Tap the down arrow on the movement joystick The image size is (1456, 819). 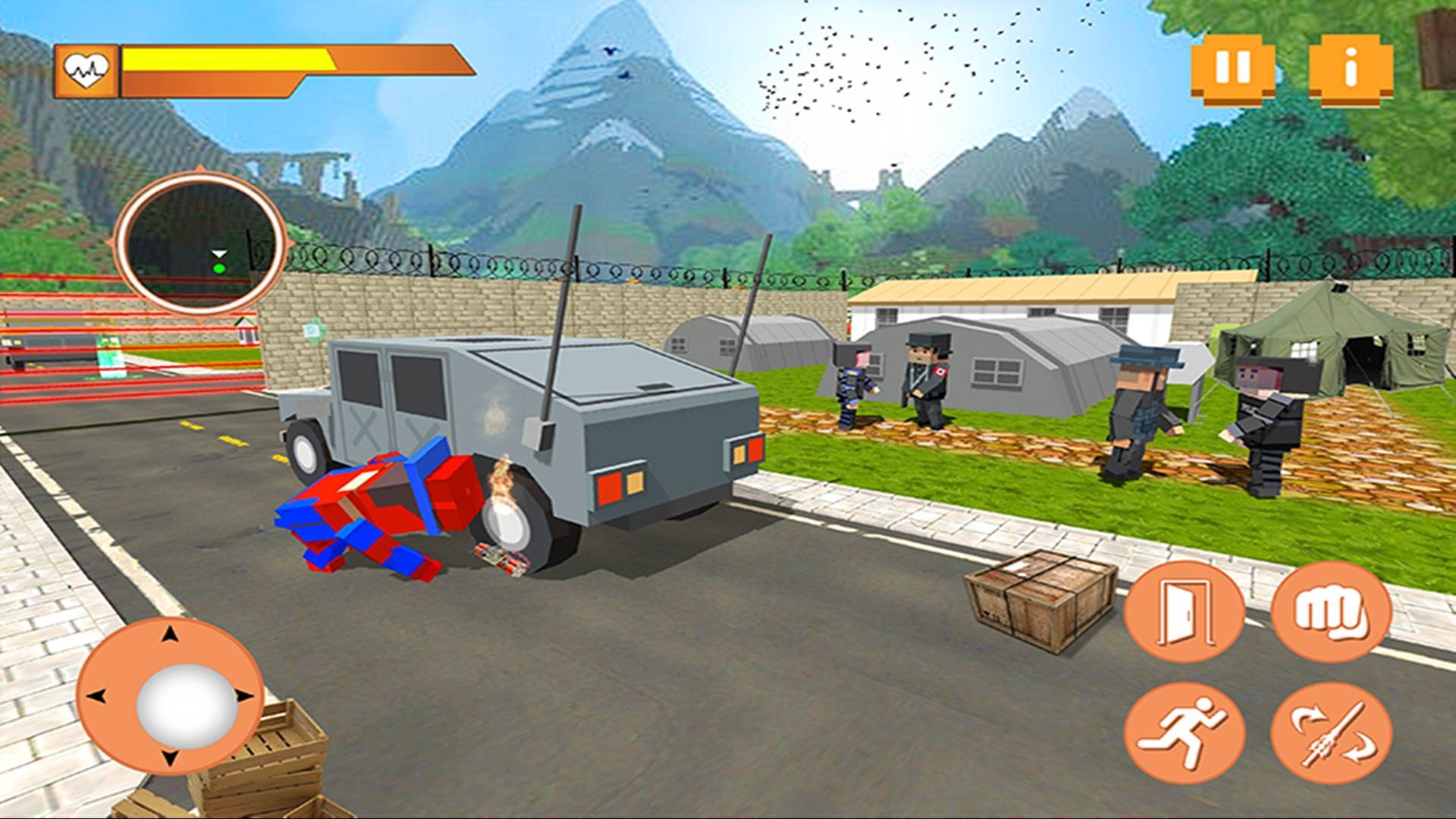point(171,757)
